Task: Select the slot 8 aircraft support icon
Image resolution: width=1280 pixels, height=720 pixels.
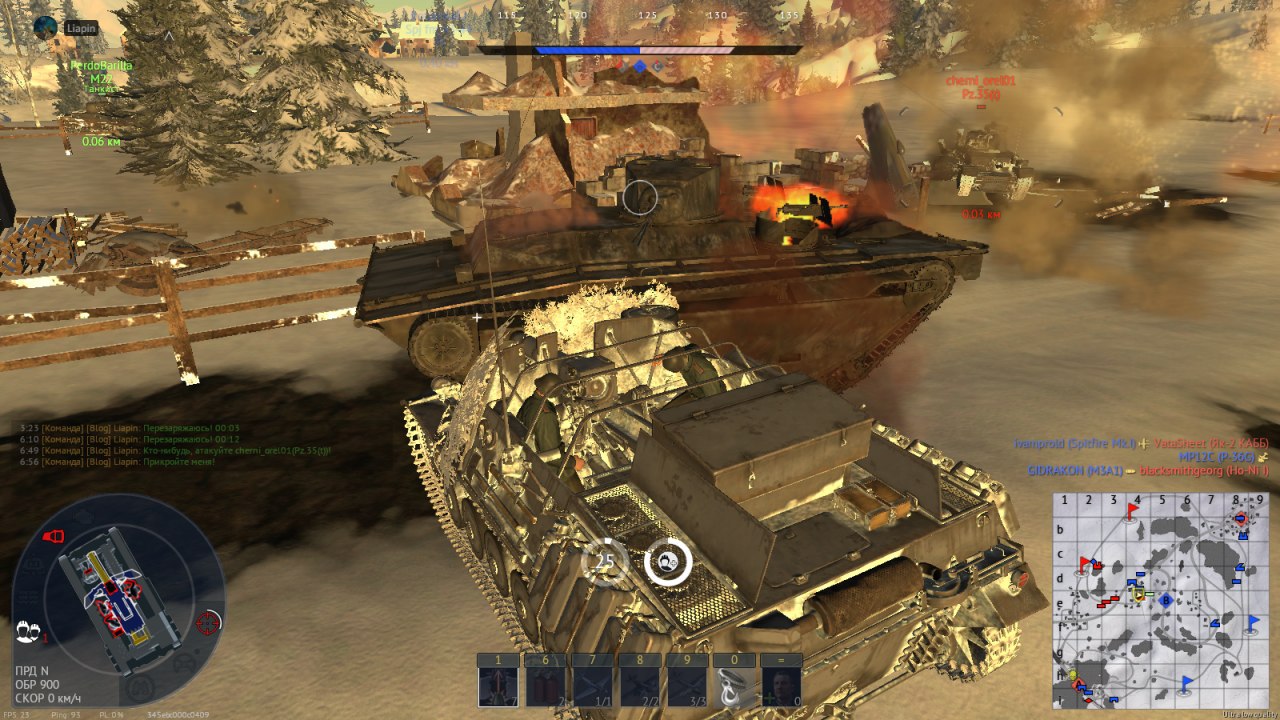Action: point(640,686)
